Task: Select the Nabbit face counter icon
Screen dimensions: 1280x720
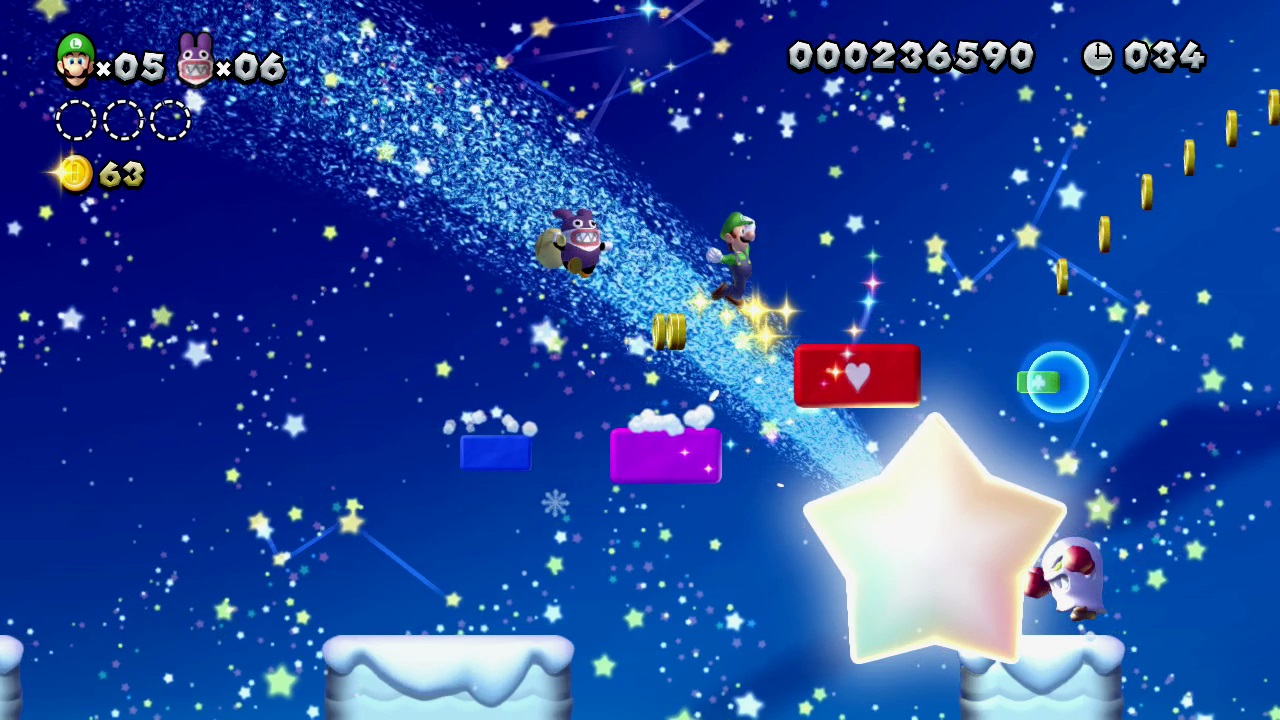Action: coord(196,58)
